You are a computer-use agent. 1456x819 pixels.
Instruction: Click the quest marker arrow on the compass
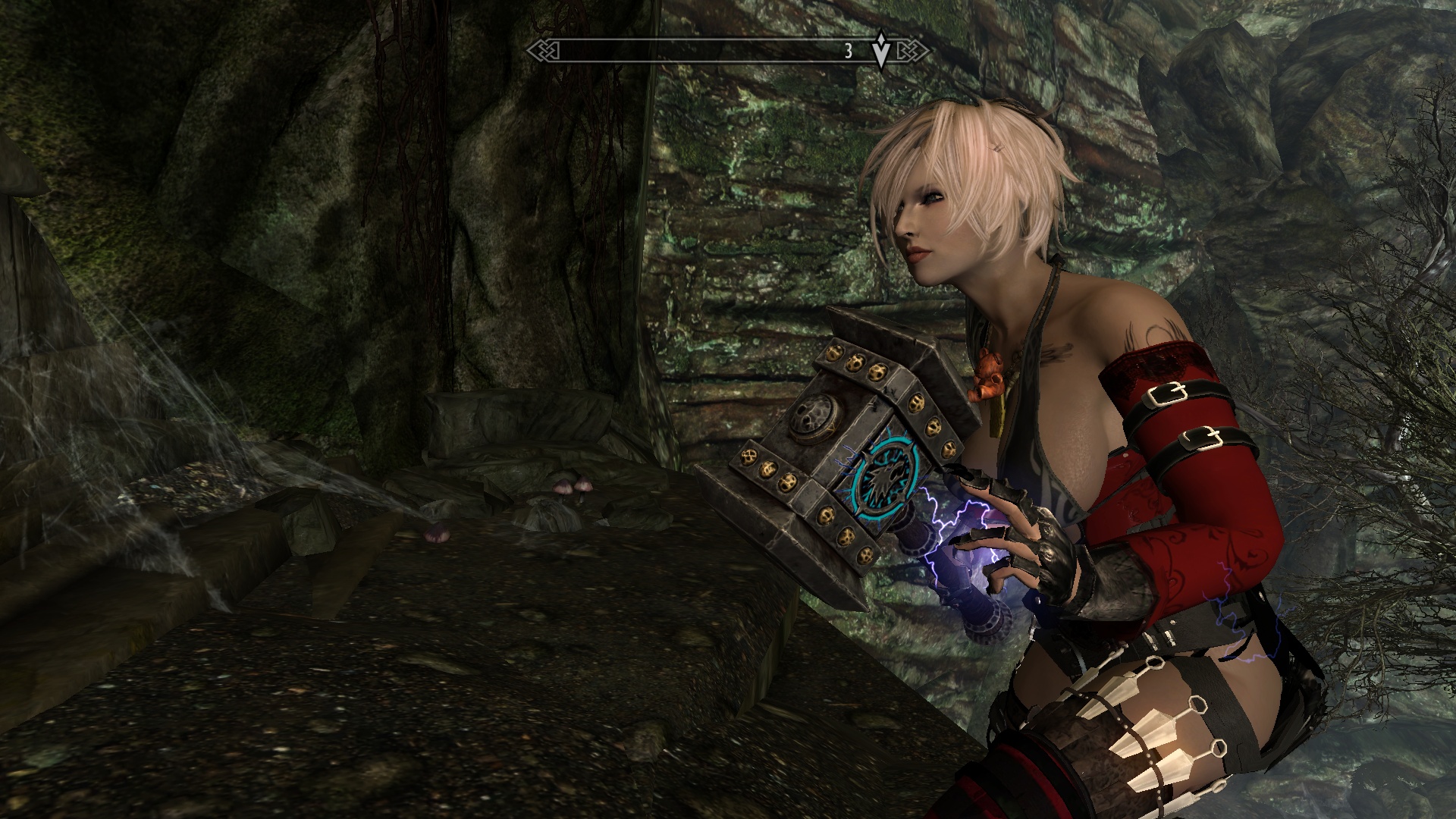[880, 51]
